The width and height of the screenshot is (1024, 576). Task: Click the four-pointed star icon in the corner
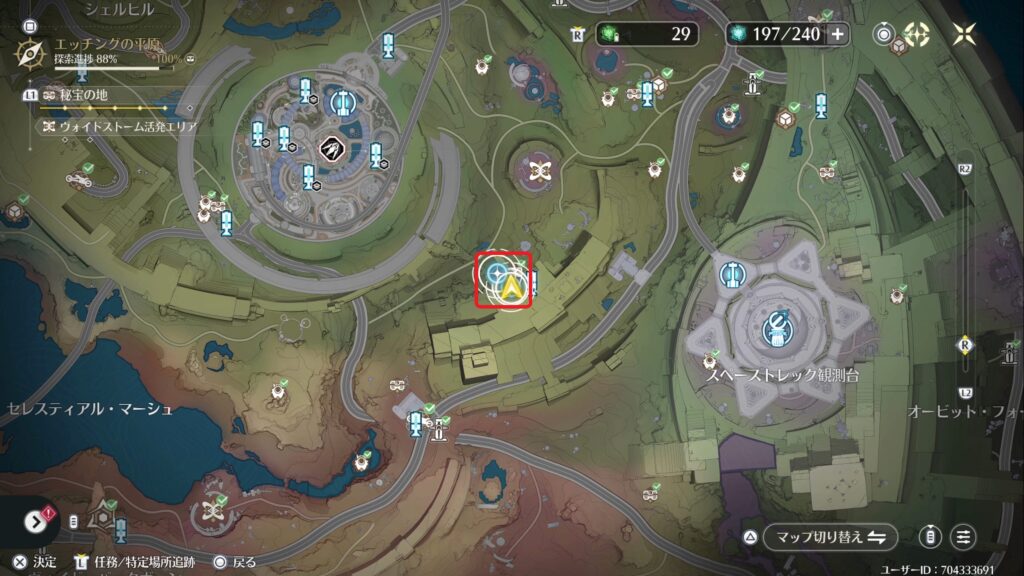pos(964,34)
